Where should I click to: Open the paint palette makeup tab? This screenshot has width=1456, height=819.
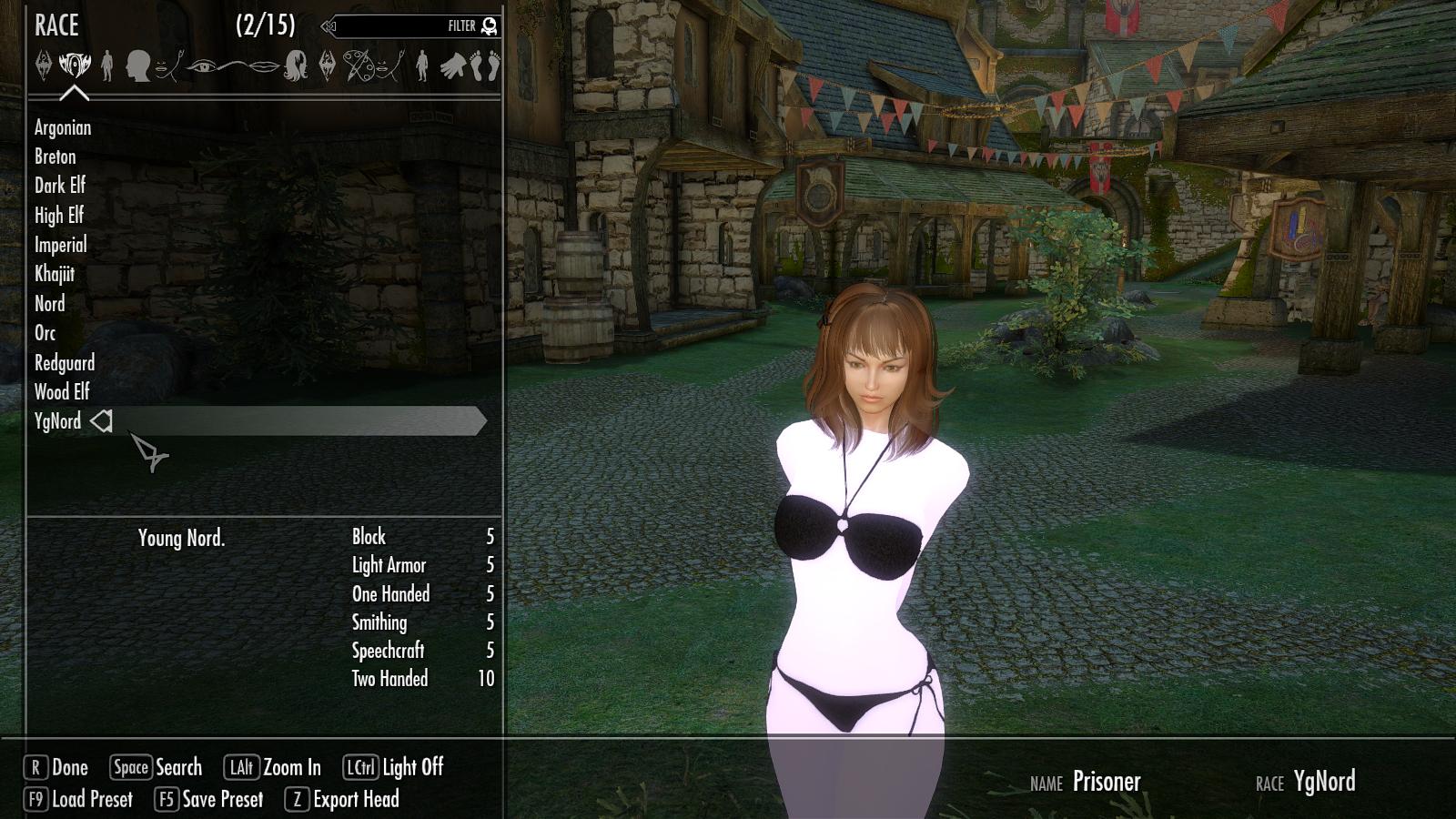pos(359,66)
